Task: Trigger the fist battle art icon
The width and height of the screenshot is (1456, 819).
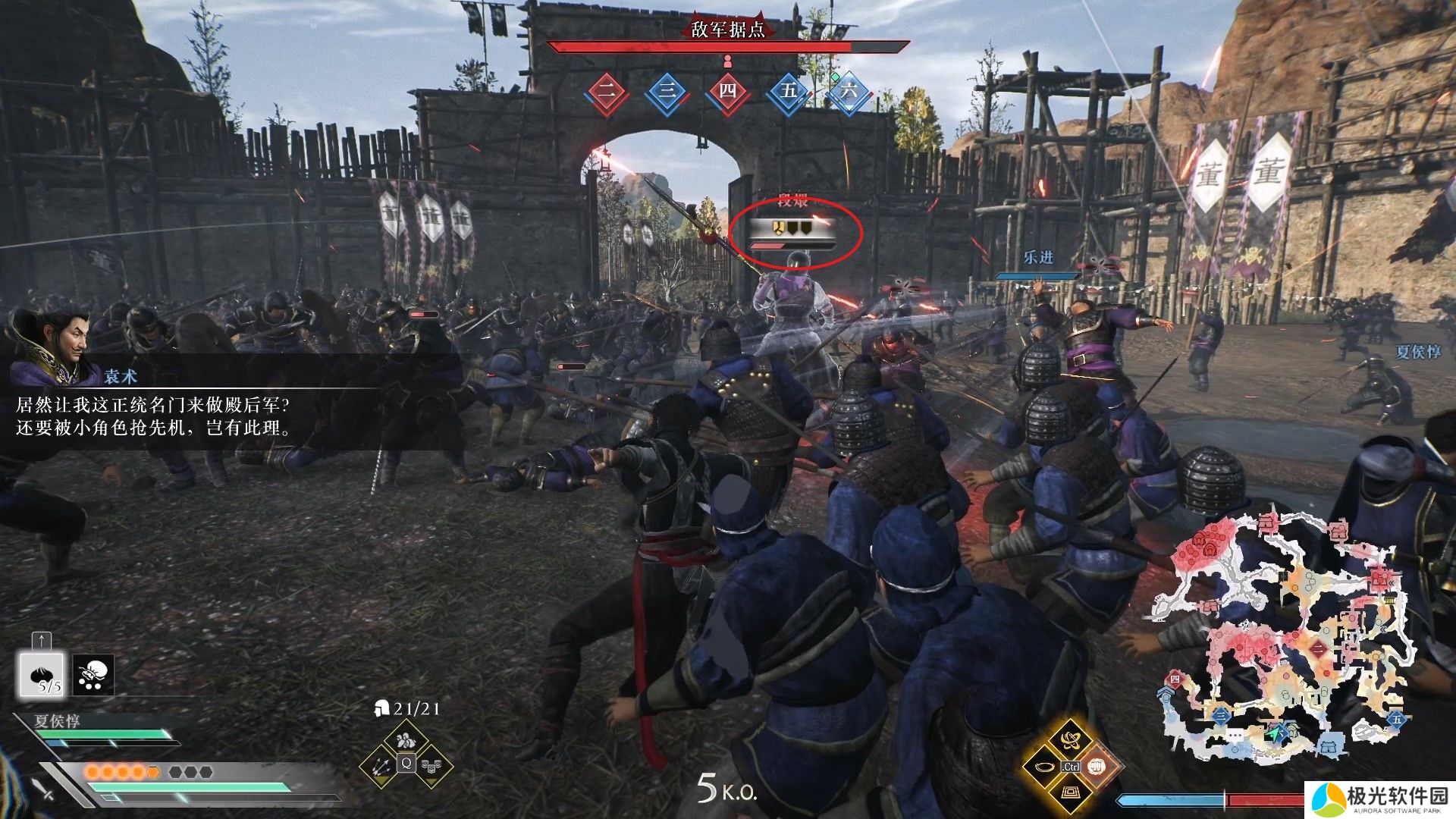Action: (1097, 767)
